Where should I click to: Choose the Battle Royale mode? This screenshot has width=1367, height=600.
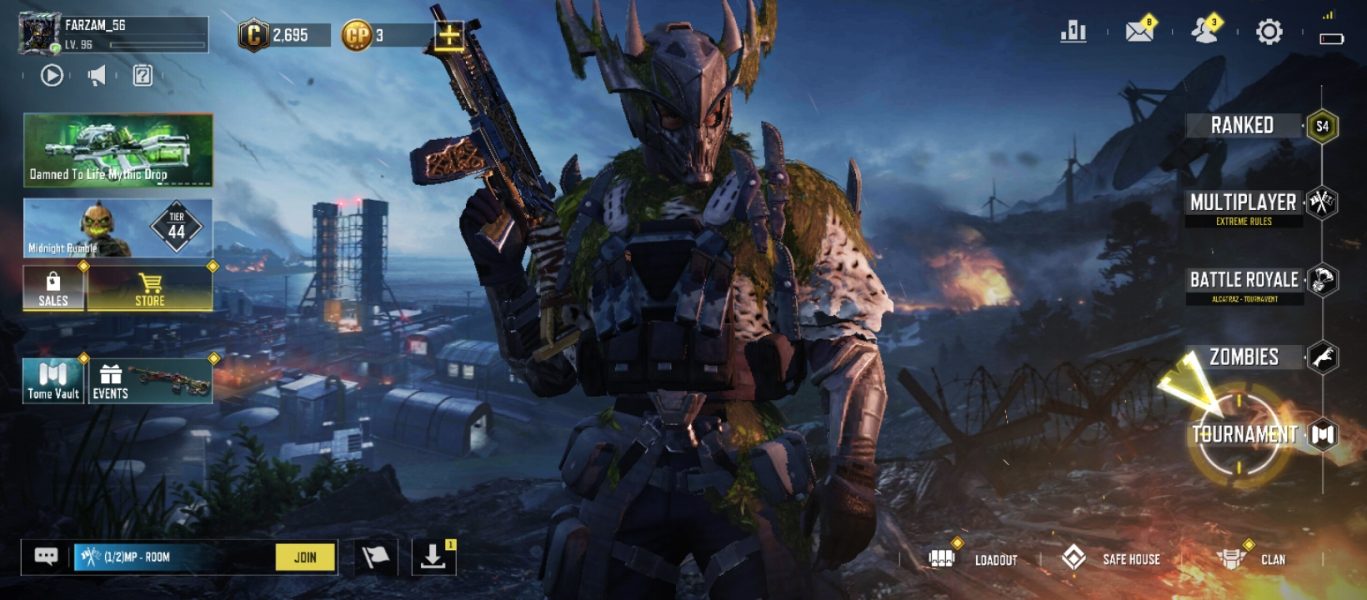point(1244,280)
